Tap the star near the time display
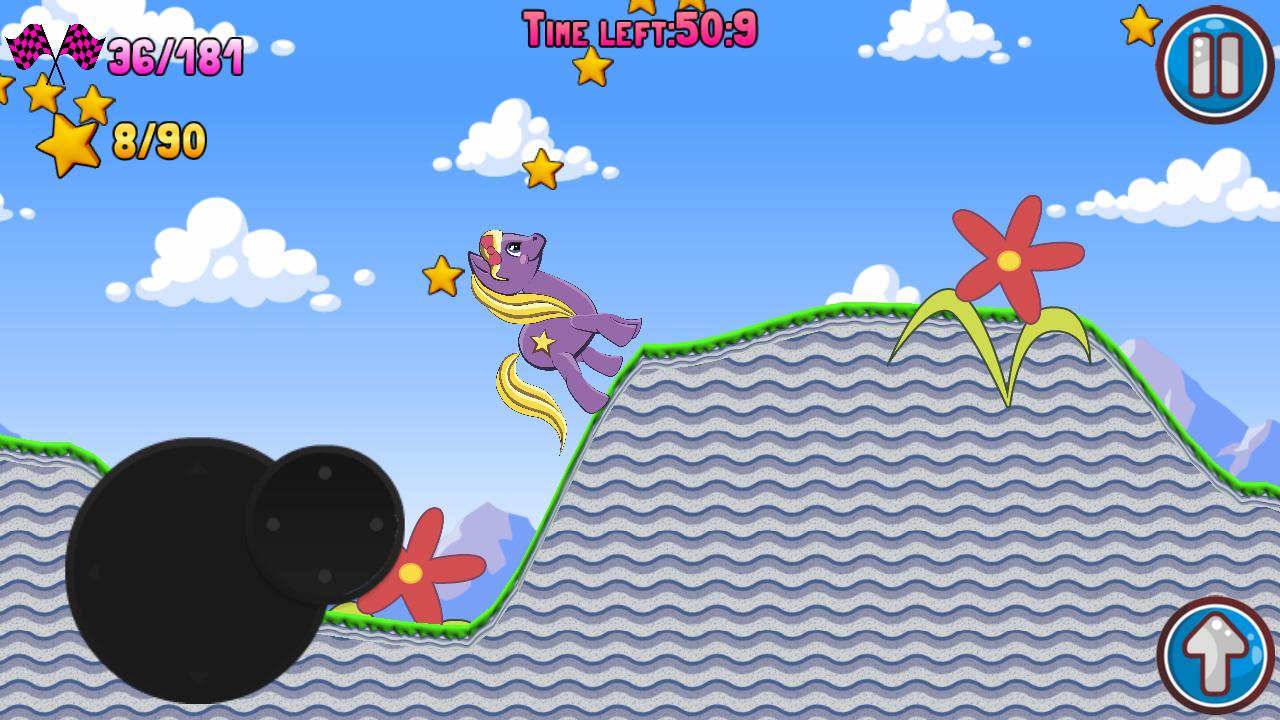The width and height of the screenshot is (1280, 720). (x=592, y=67)
